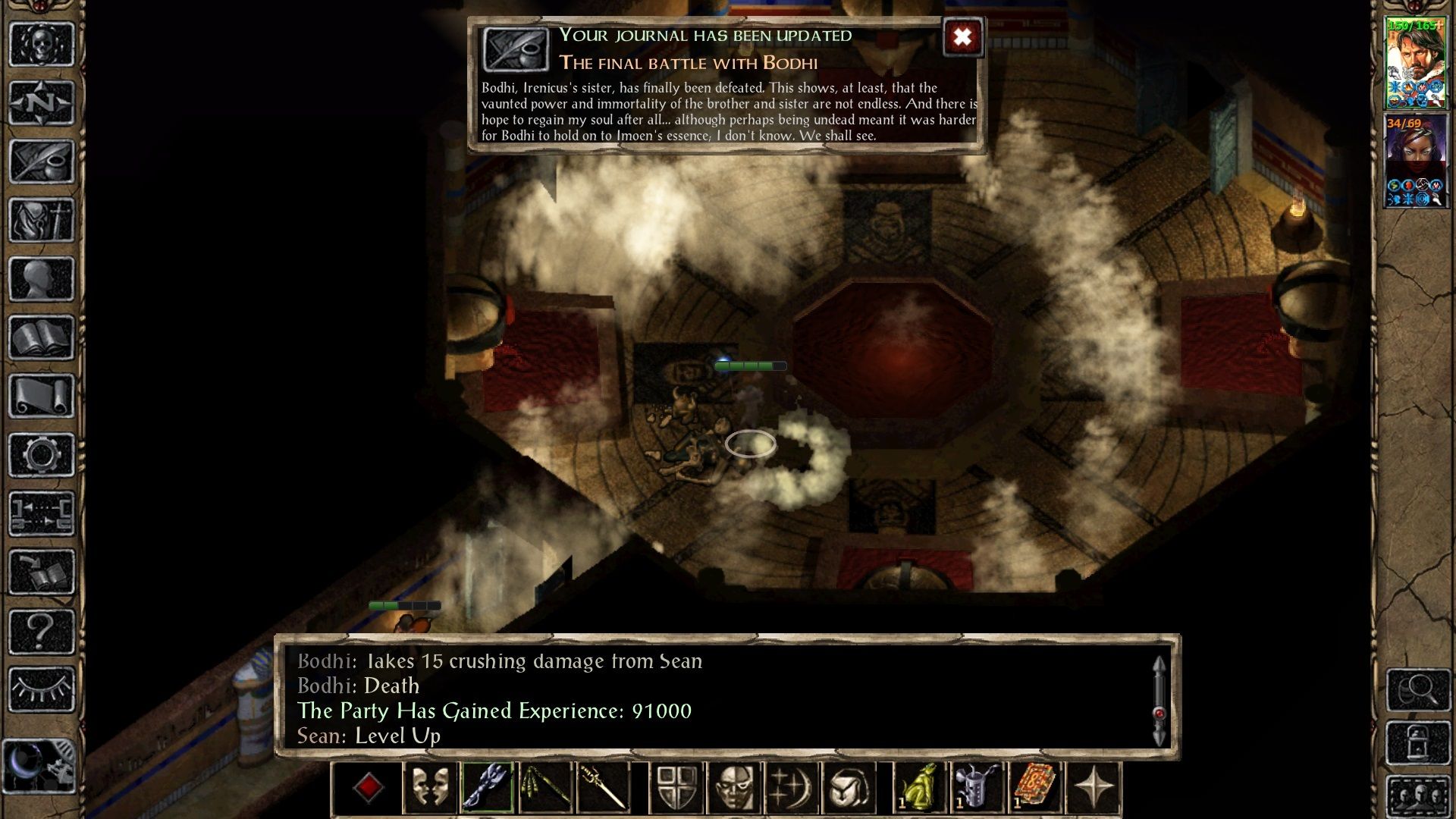Image resolution: width=1456 pixels, height=819 pixels.
Task: Close the journal update notification
Action: point(962,37)
